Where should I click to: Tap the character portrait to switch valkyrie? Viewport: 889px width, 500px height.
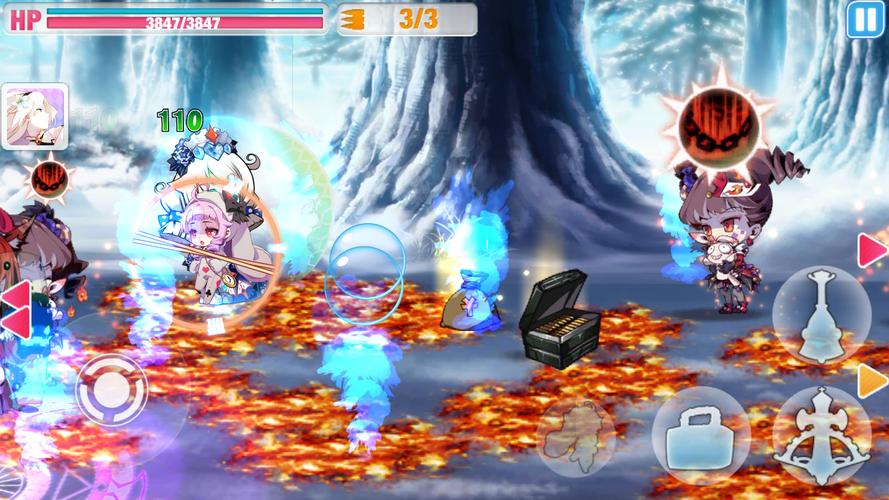point(35,115)
